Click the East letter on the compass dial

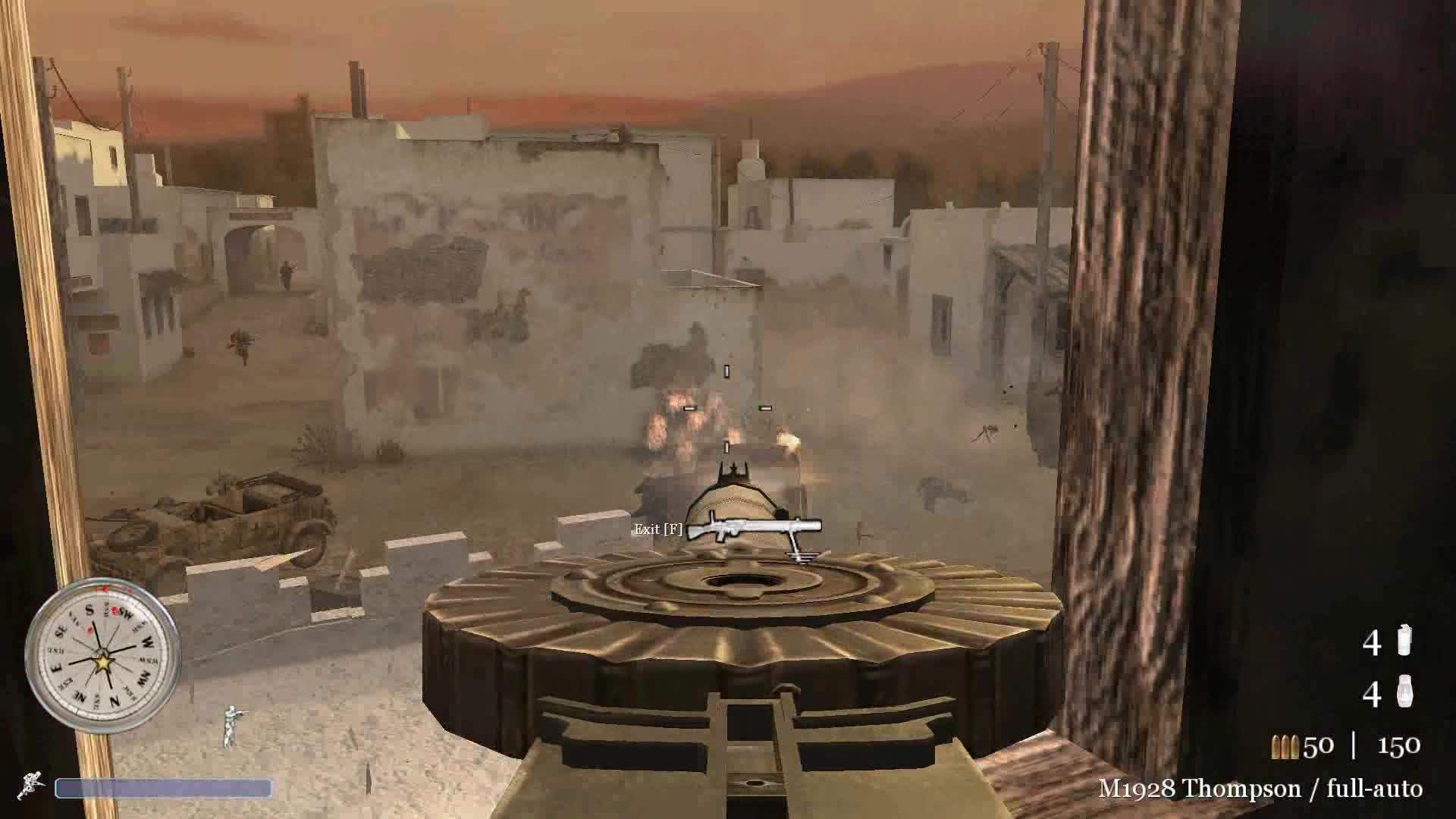point(55,666)
